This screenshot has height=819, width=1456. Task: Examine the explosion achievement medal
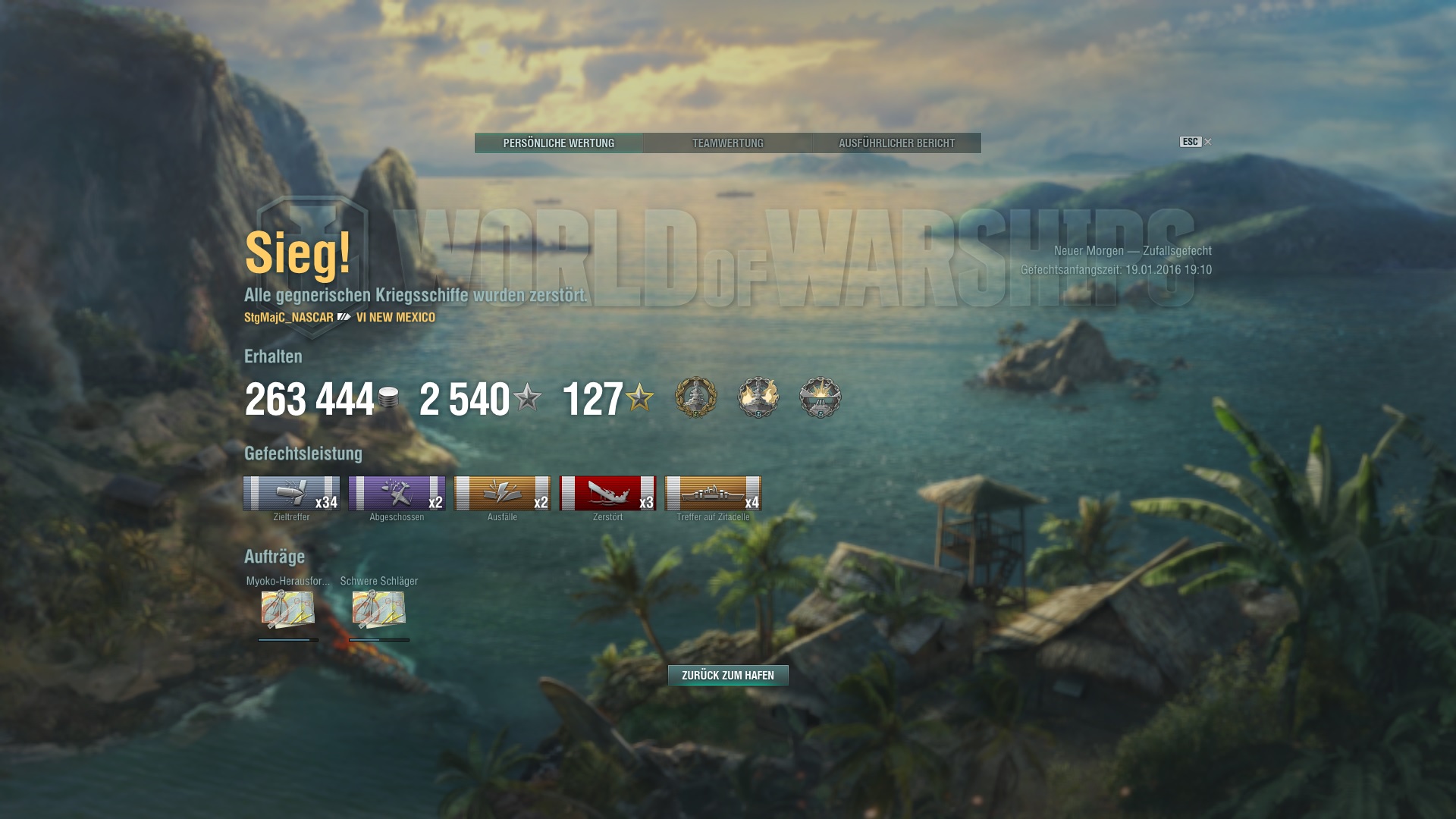point(821,397)
